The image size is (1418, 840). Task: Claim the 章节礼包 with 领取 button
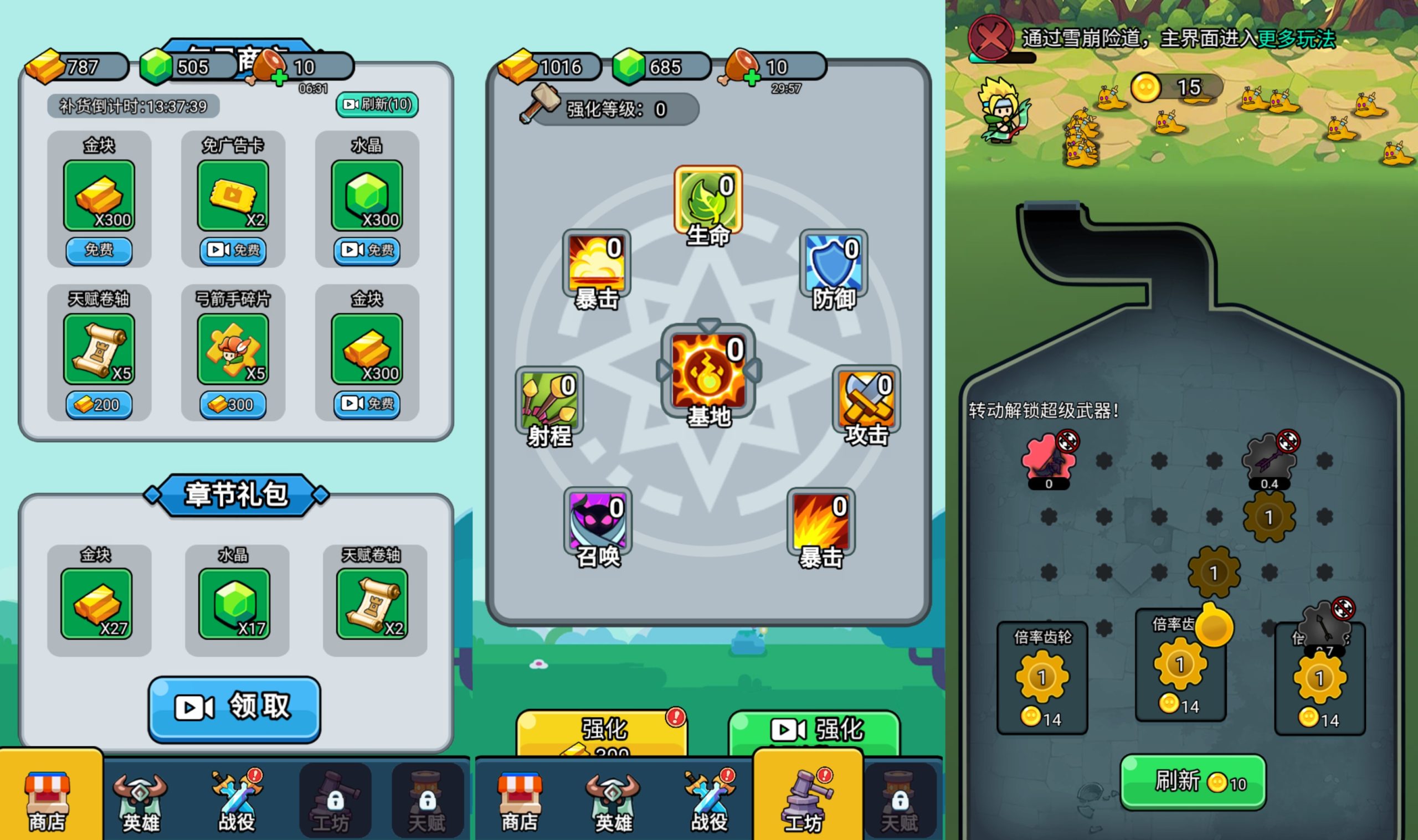234,708
